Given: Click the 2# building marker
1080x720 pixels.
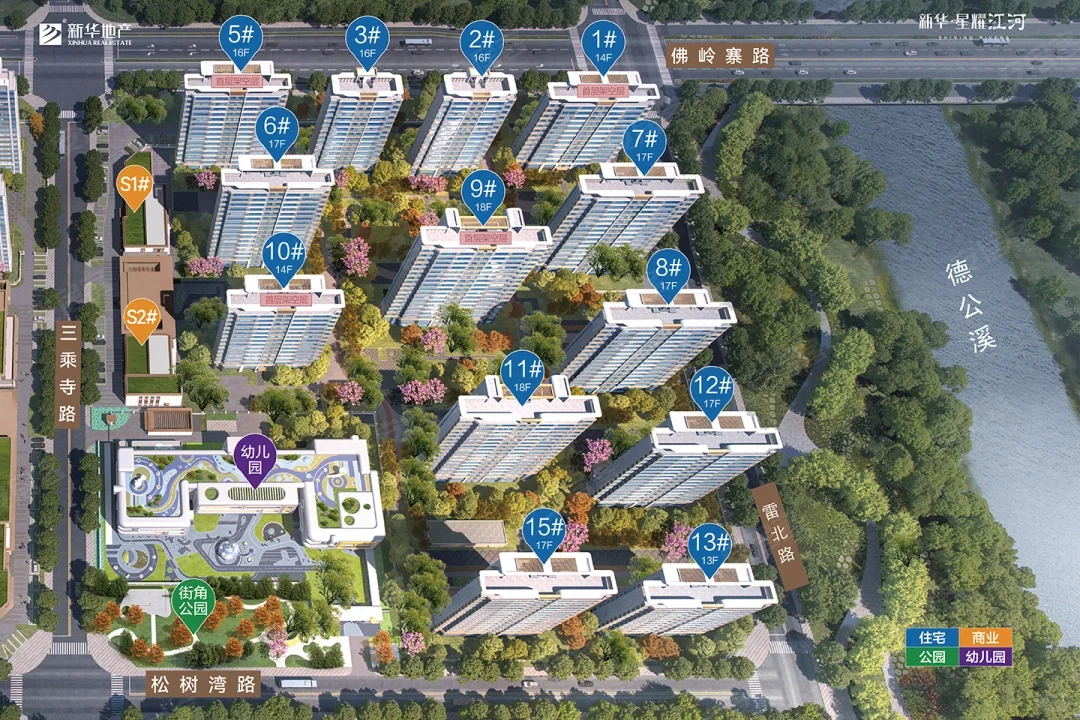Looking at the screenshot, I should click(x=482, y=45).
